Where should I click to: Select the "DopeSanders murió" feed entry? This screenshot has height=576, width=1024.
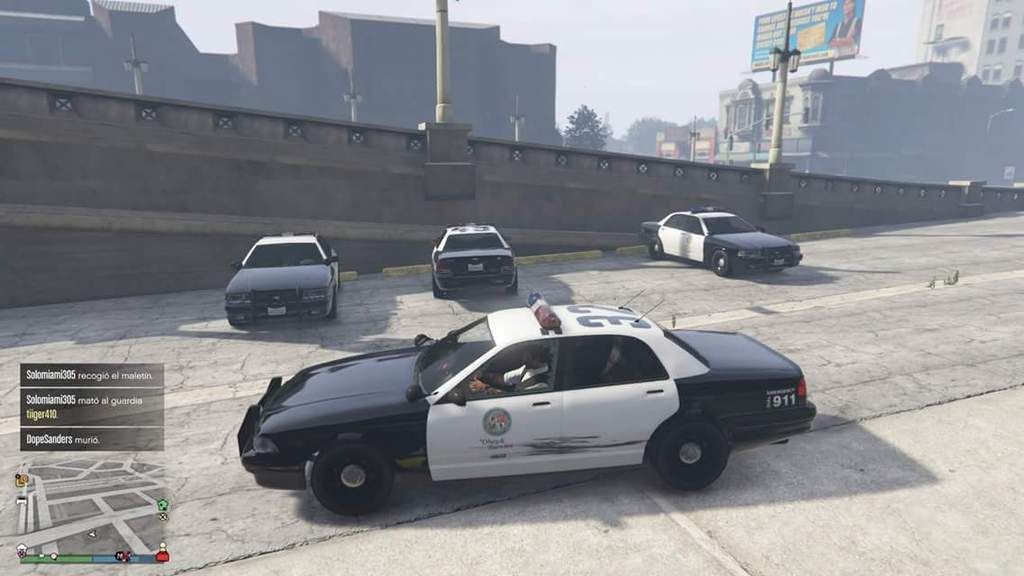click(91, 439)
